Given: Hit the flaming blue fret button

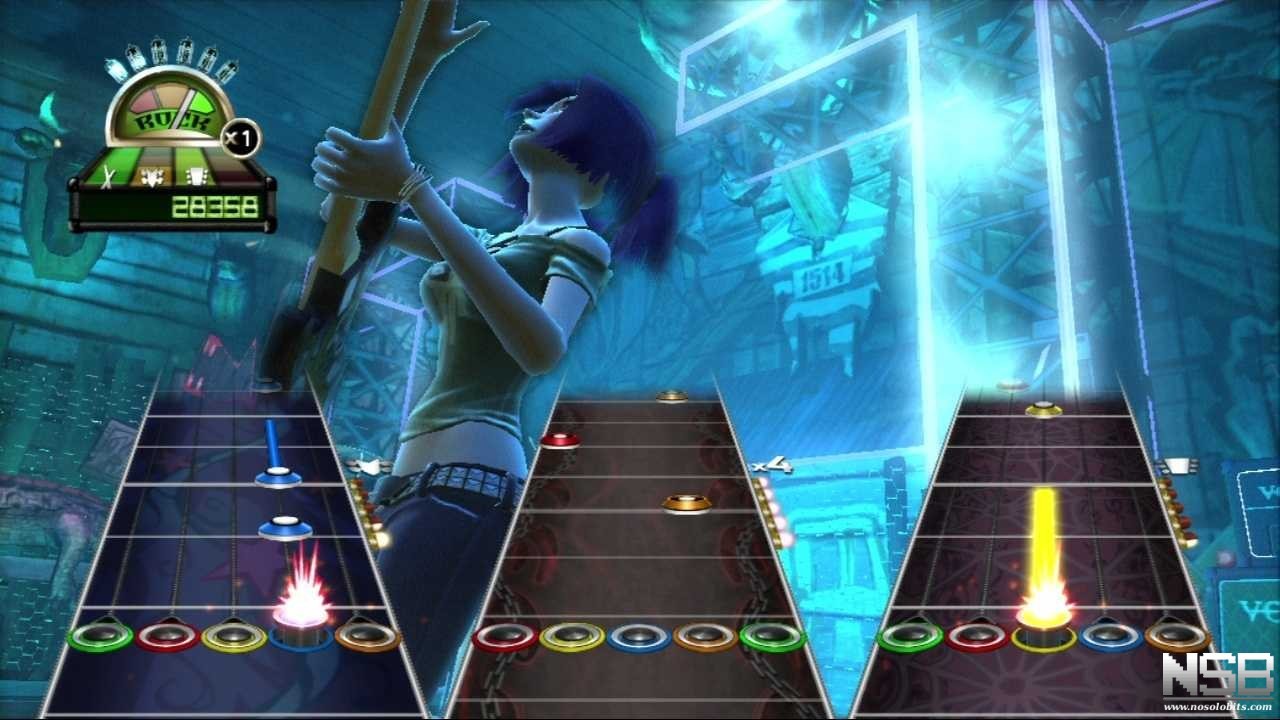Looking at the screenshot, I should pyautogui.click(x=301, y=634).
